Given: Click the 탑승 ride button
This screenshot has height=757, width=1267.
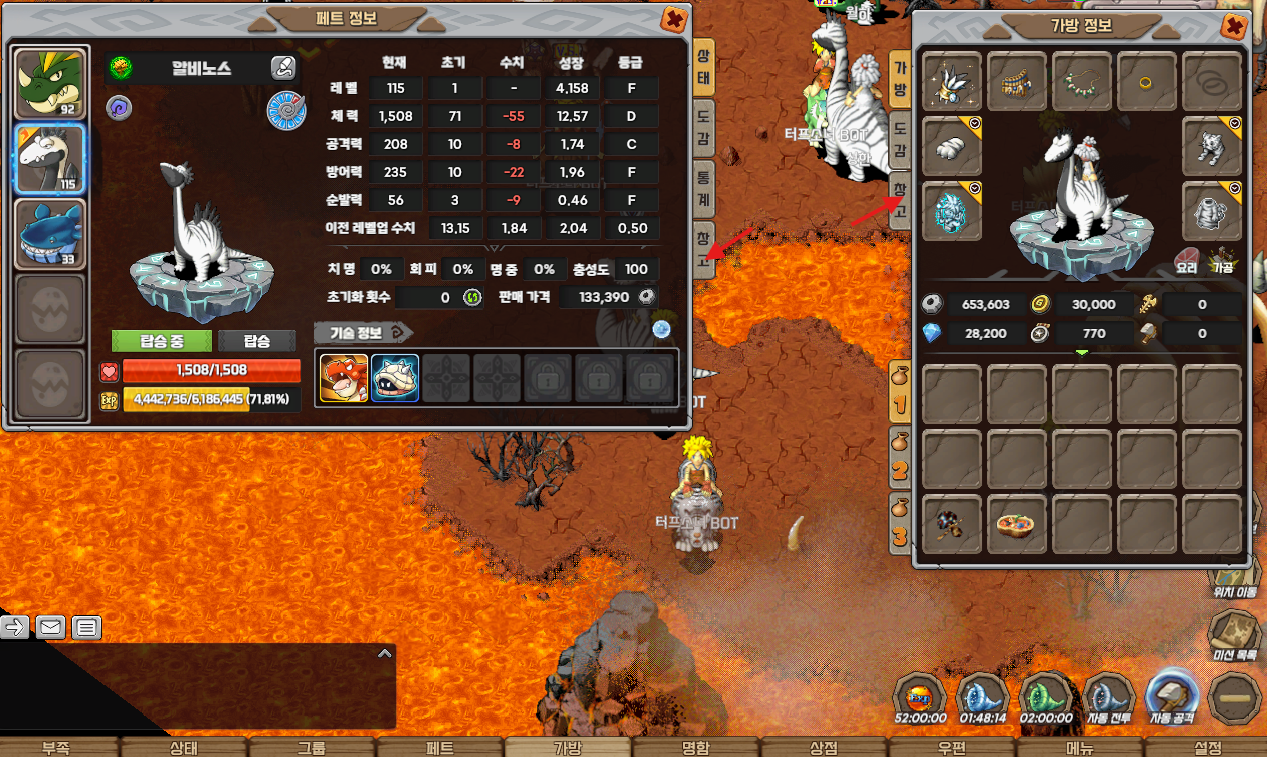Looking at the screenshot, I should pos(257,341).
